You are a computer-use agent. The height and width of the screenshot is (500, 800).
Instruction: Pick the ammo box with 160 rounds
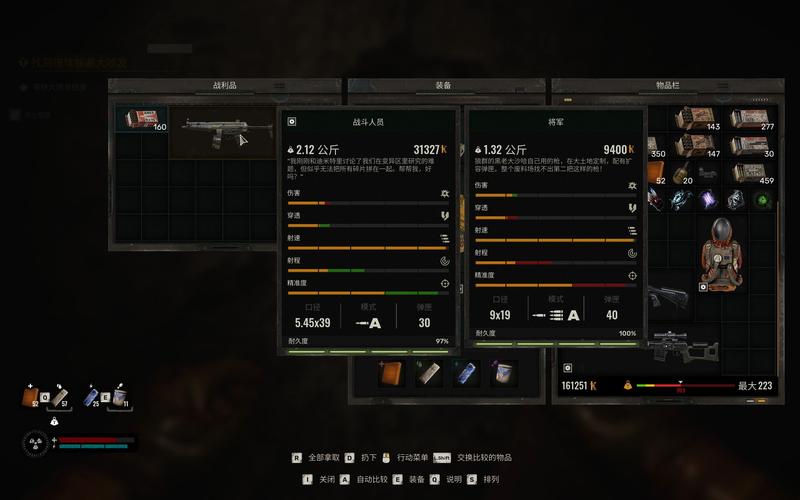[x=140, y=120]
